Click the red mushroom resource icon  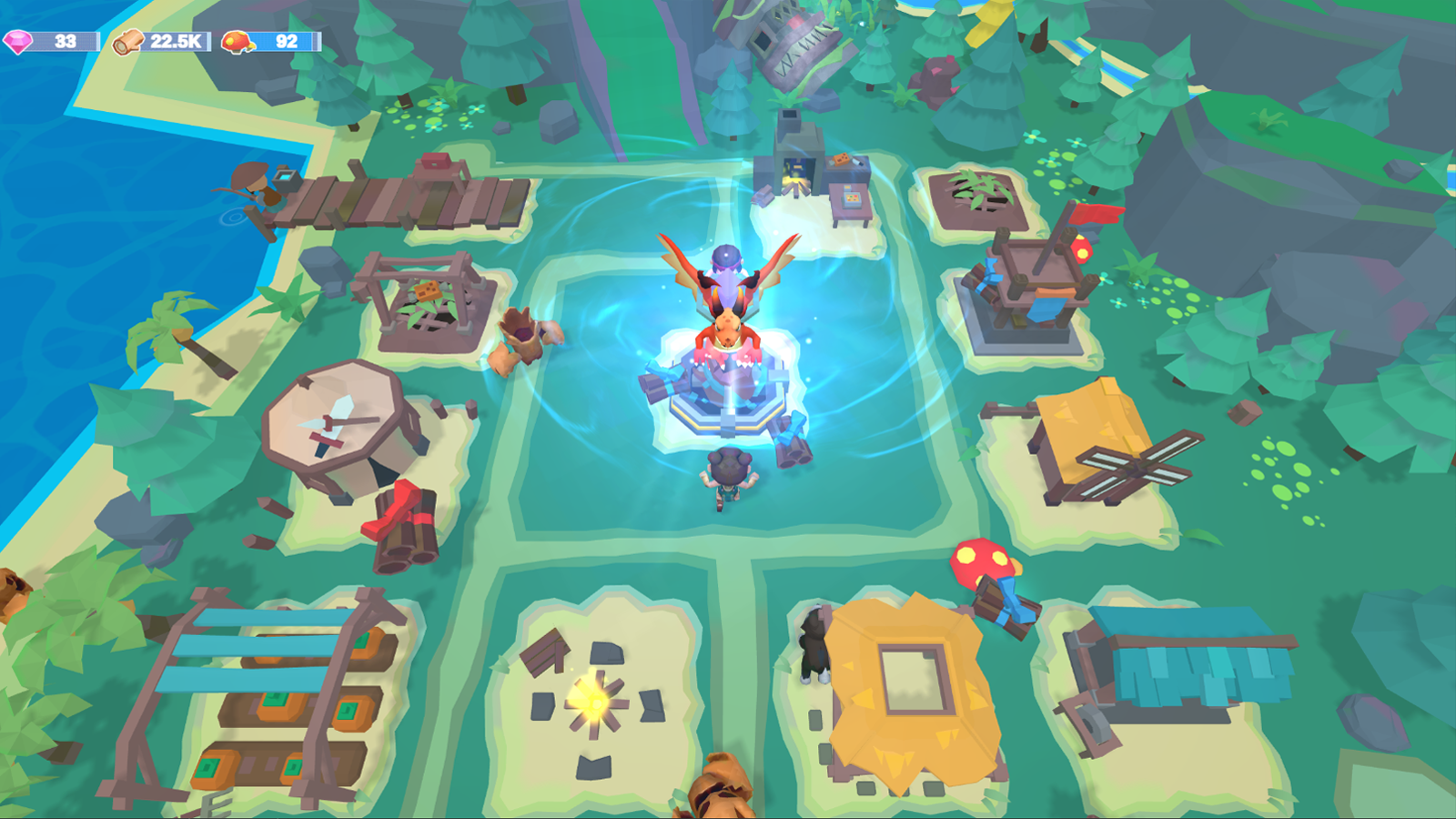click(x=234, y=39)
